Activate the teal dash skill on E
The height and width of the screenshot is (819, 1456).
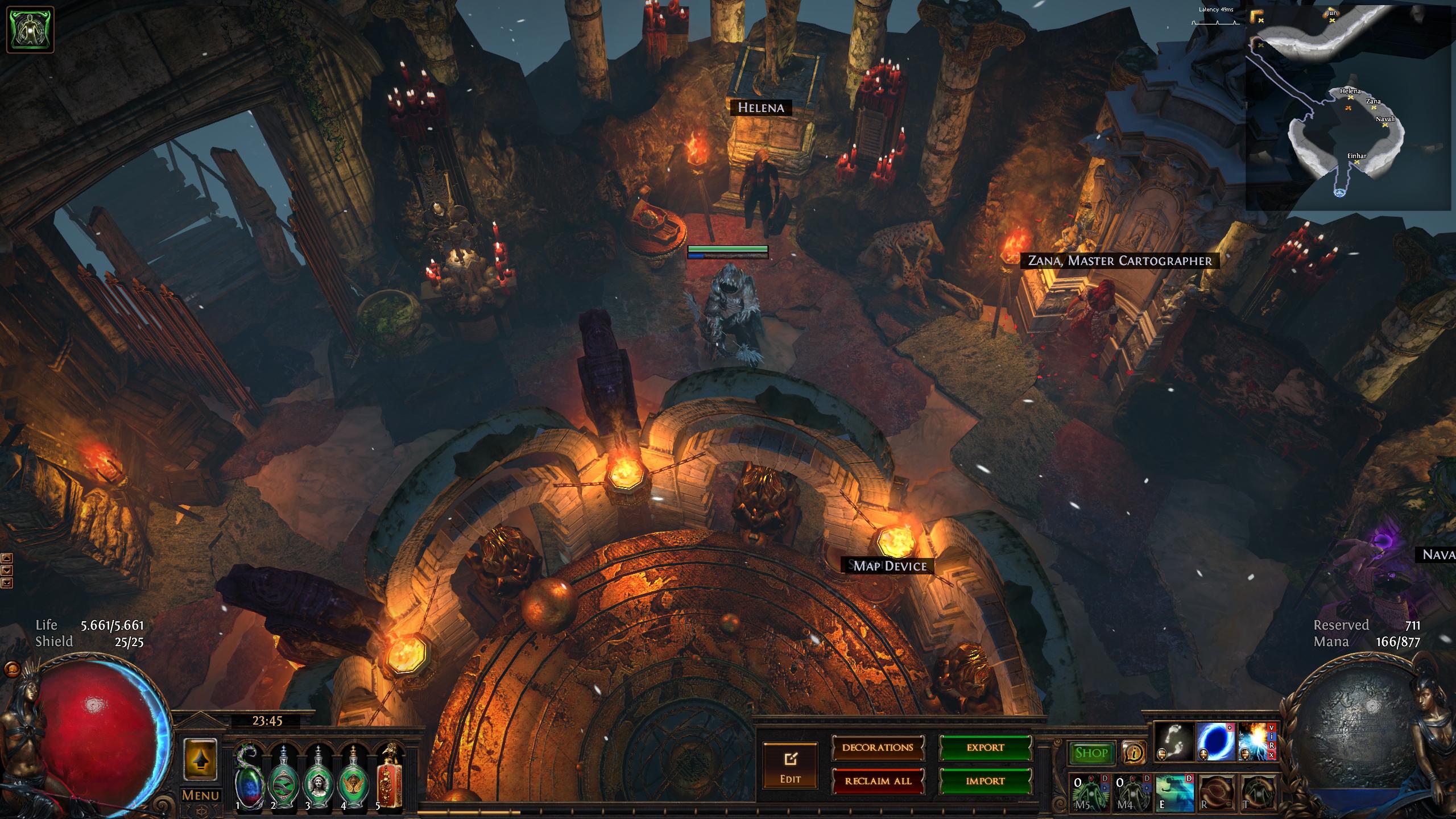(x=1174, y=792)
